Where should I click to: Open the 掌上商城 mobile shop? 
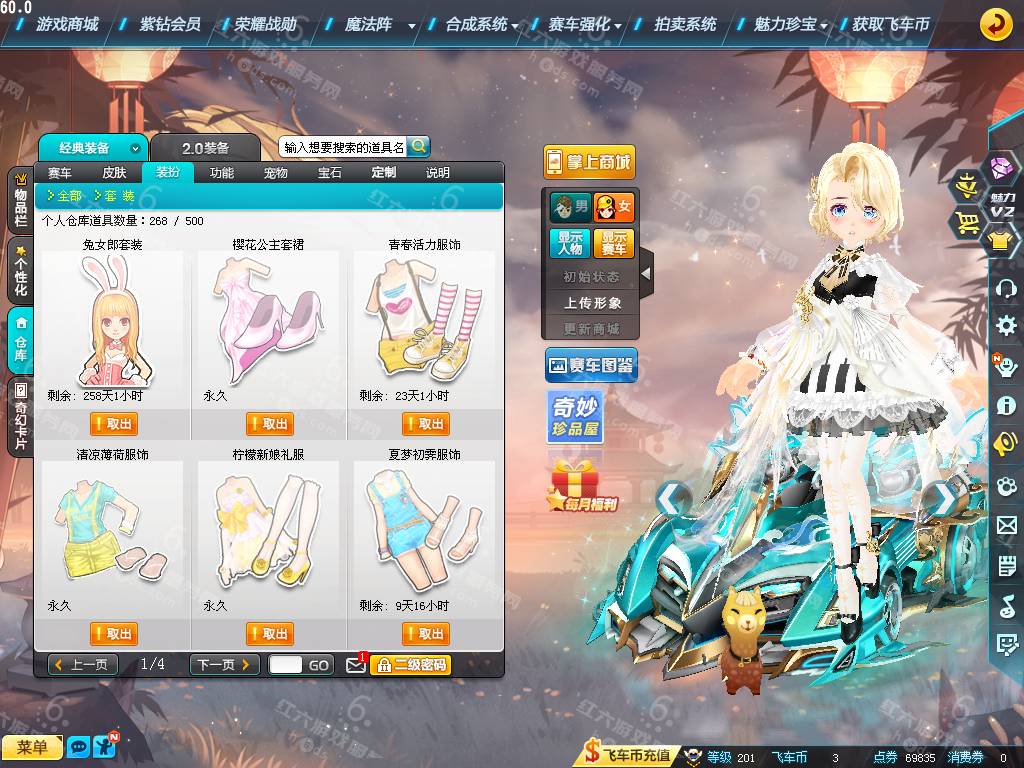point(589,162)
